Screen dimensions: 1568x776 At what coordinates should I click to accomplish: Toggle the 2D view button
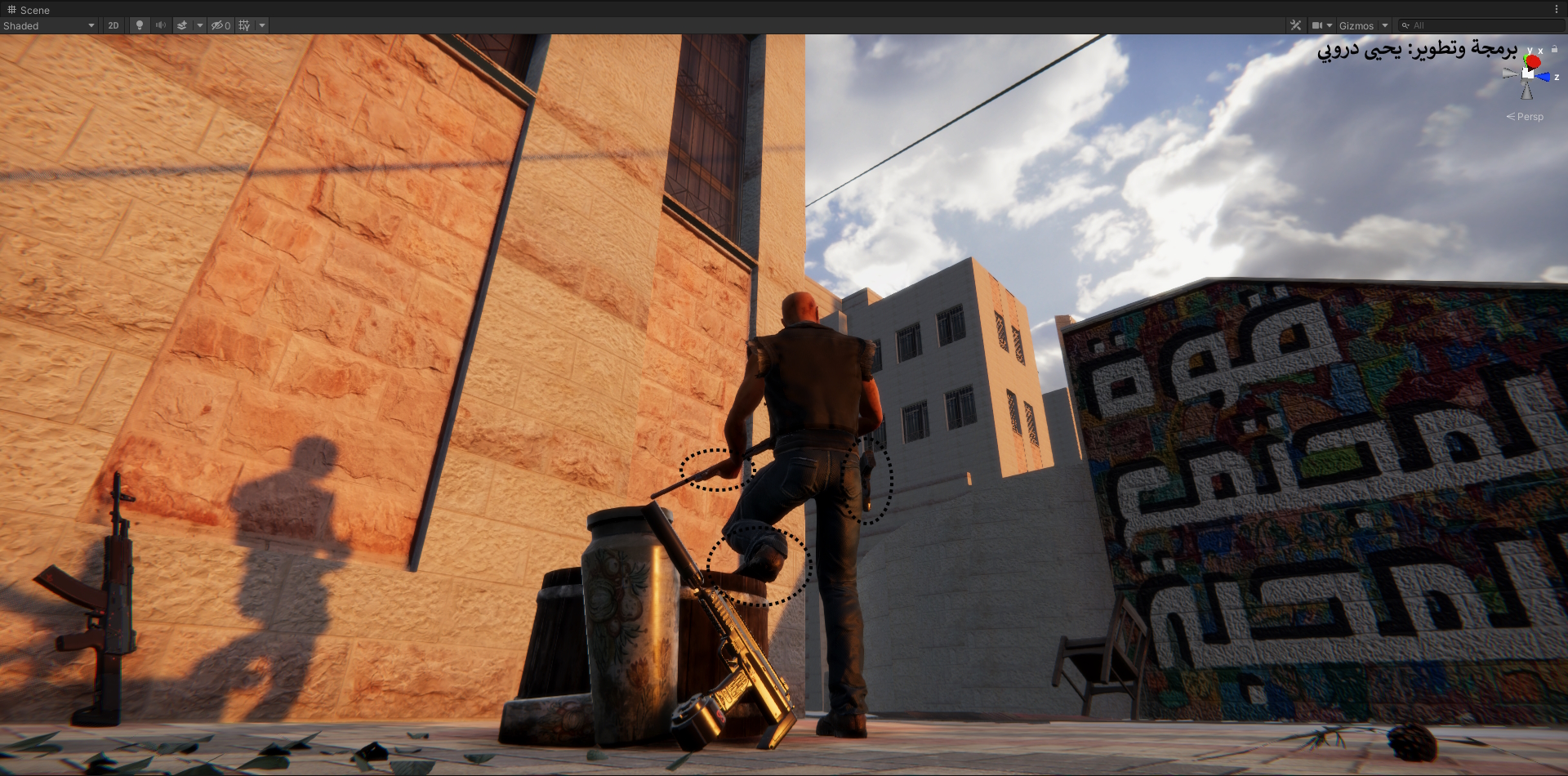click(x=114, y=25)
